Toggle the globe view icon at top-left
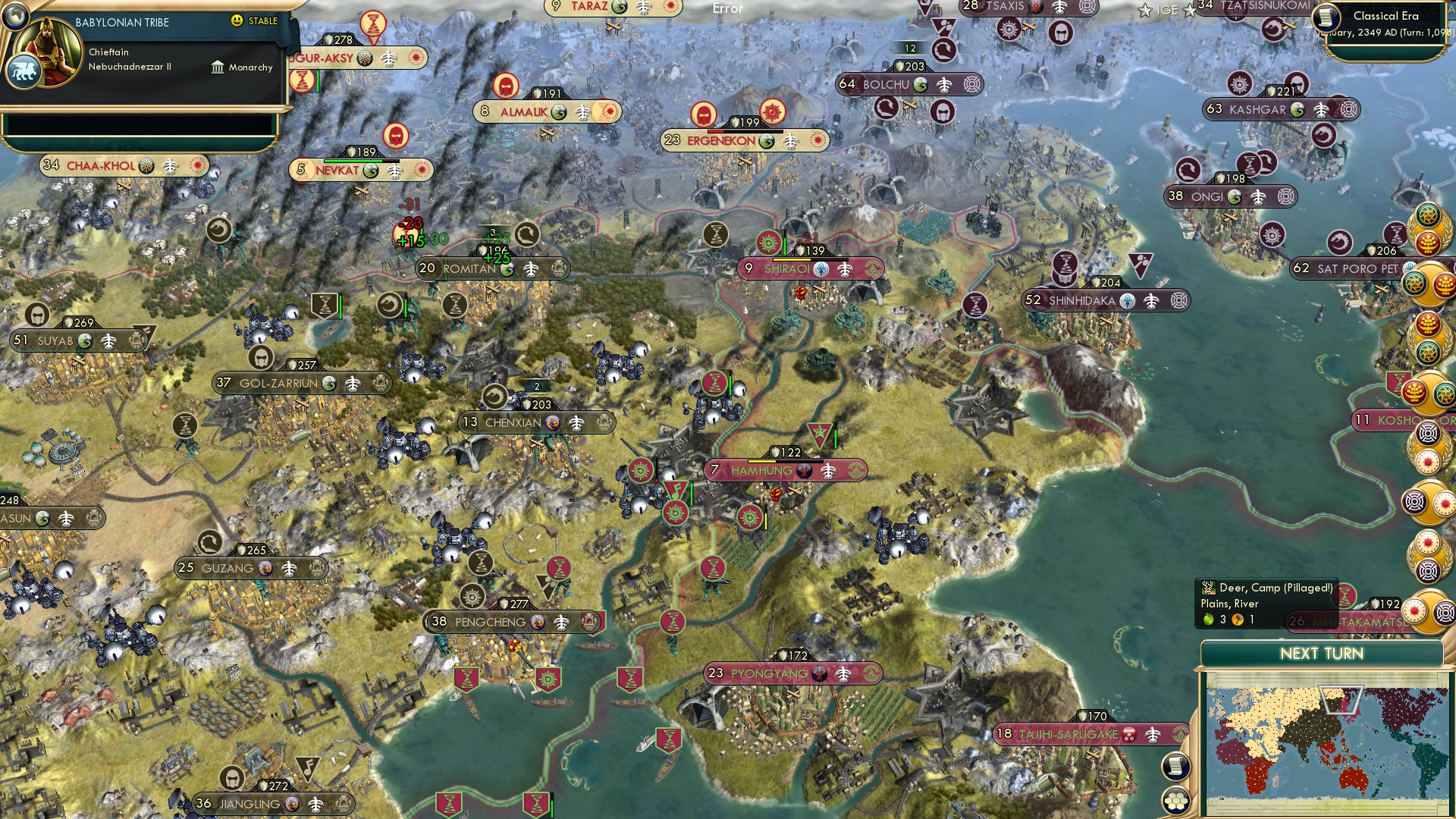Image resolution: width=1456 pixels, height=819 pixels. coord(14,17)
